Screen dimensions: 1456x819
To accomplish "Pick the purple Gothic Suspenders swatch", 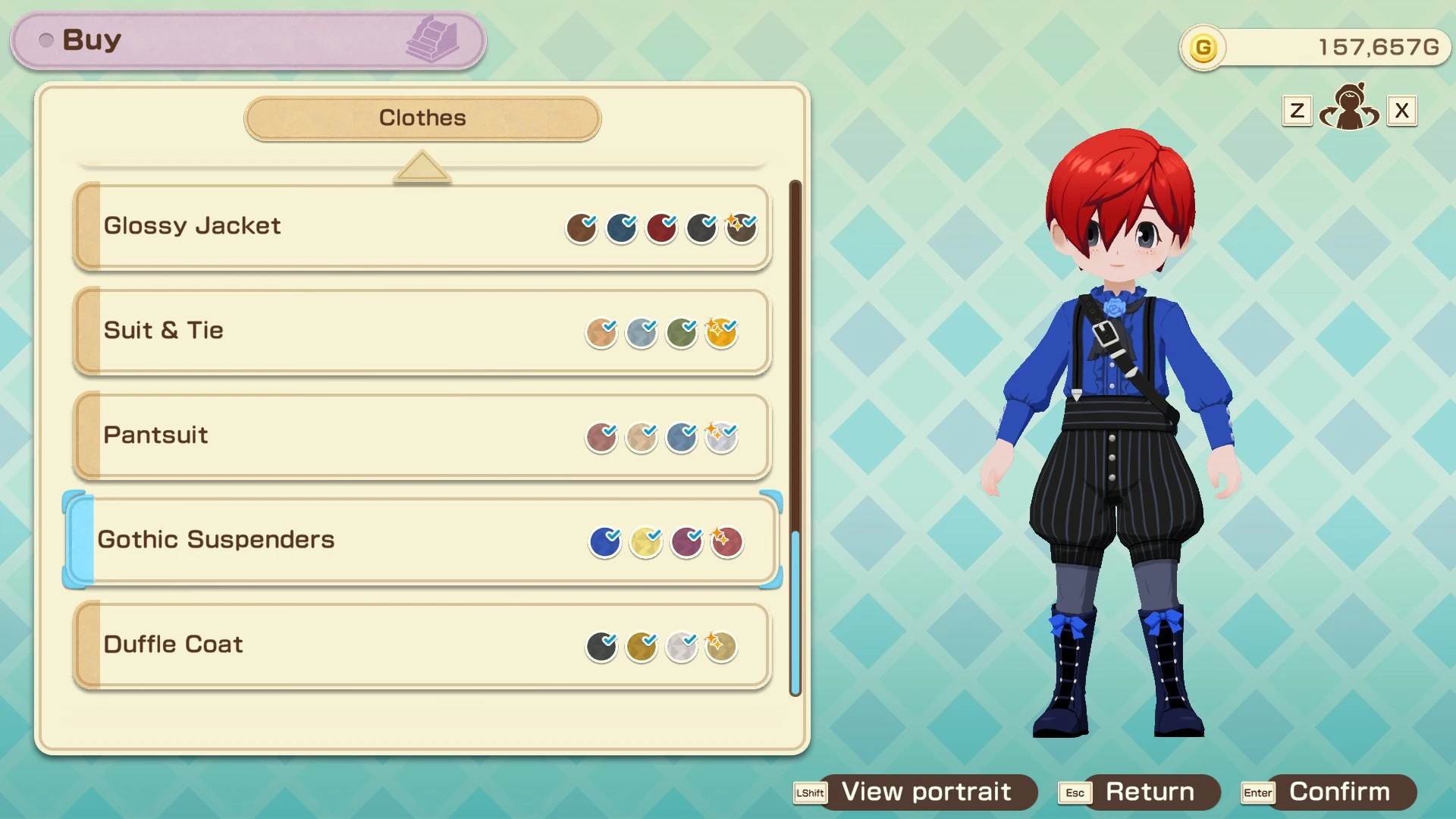I will pos(686,541).
